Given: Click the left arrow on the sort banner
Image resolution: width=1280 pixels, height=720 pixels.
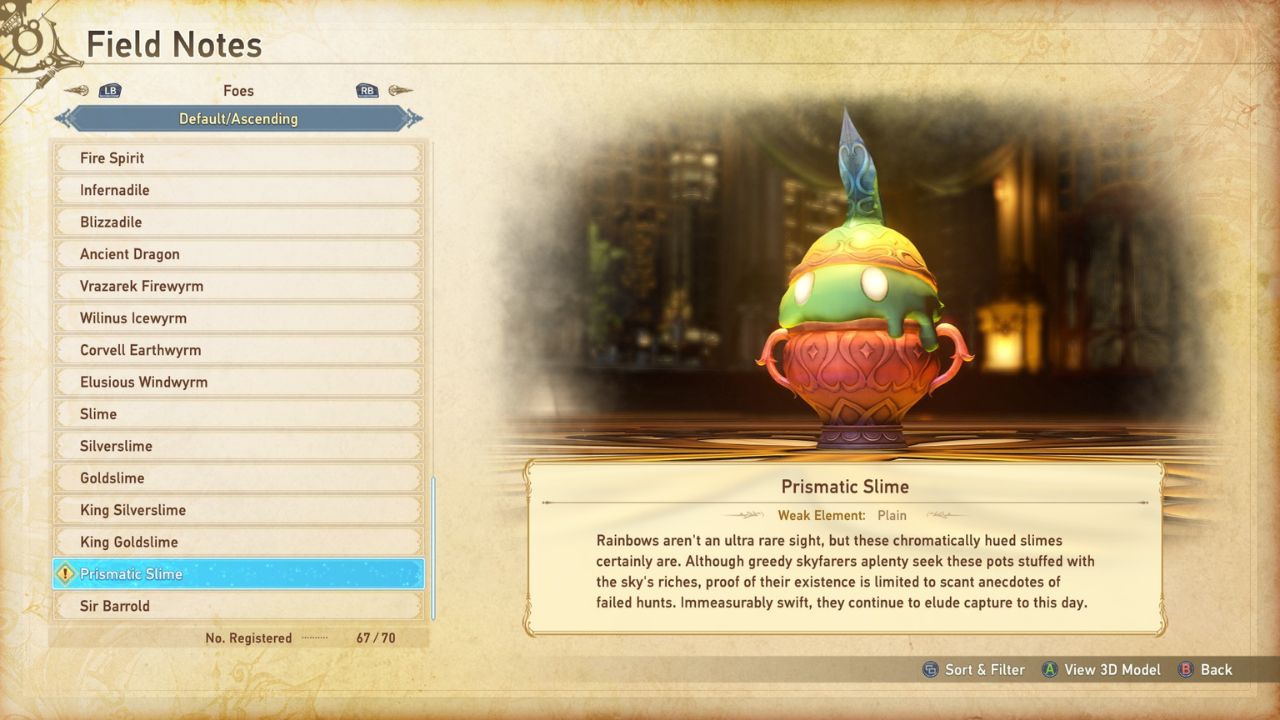Looking at the screenshot, I should pos(62,118).
